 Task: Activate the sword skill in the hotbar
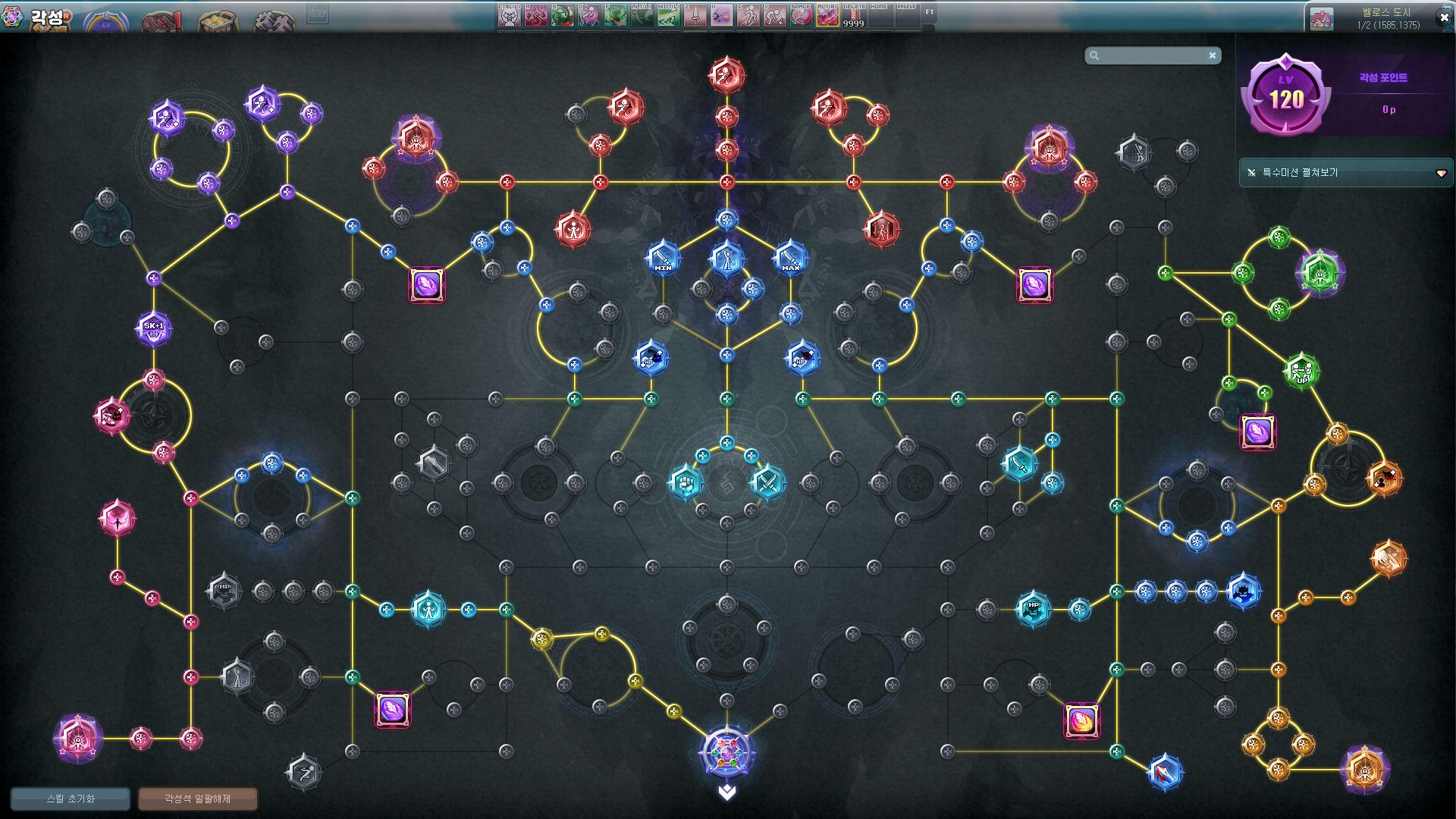click(x=695, y=14)
